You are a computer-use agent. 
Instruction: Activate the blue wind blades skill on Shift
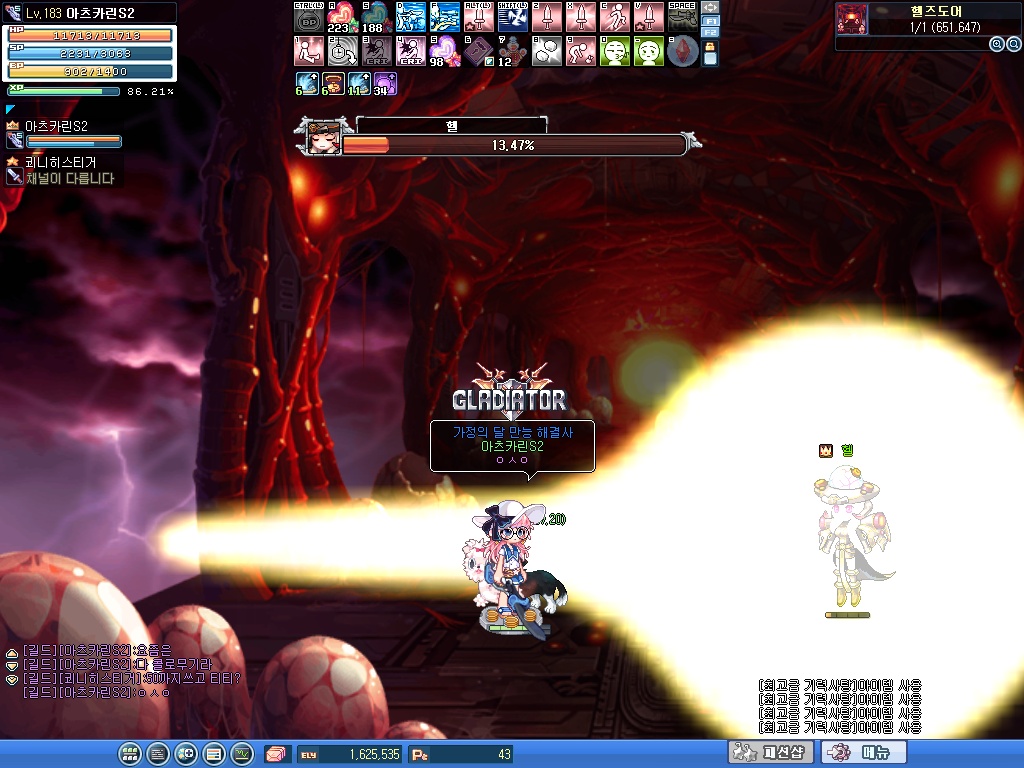[512, 17]
